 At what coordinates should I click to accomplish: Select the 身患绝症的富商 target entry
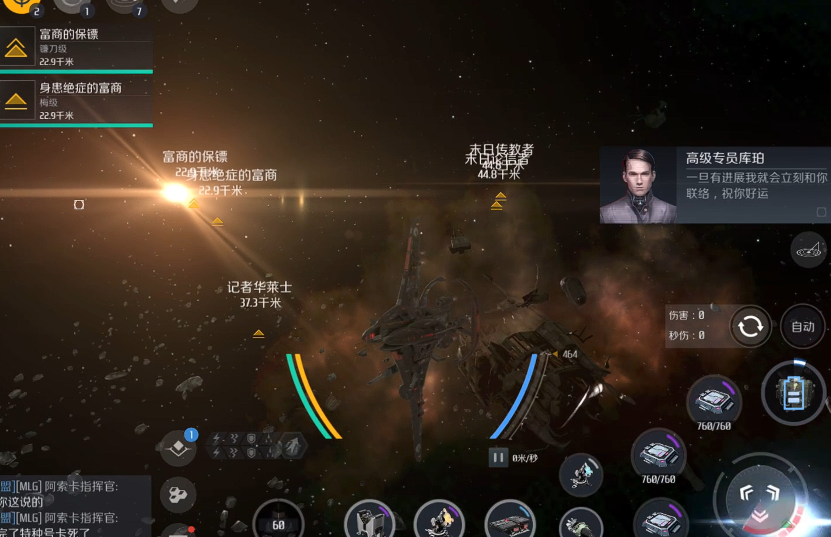tap(76, 101)
